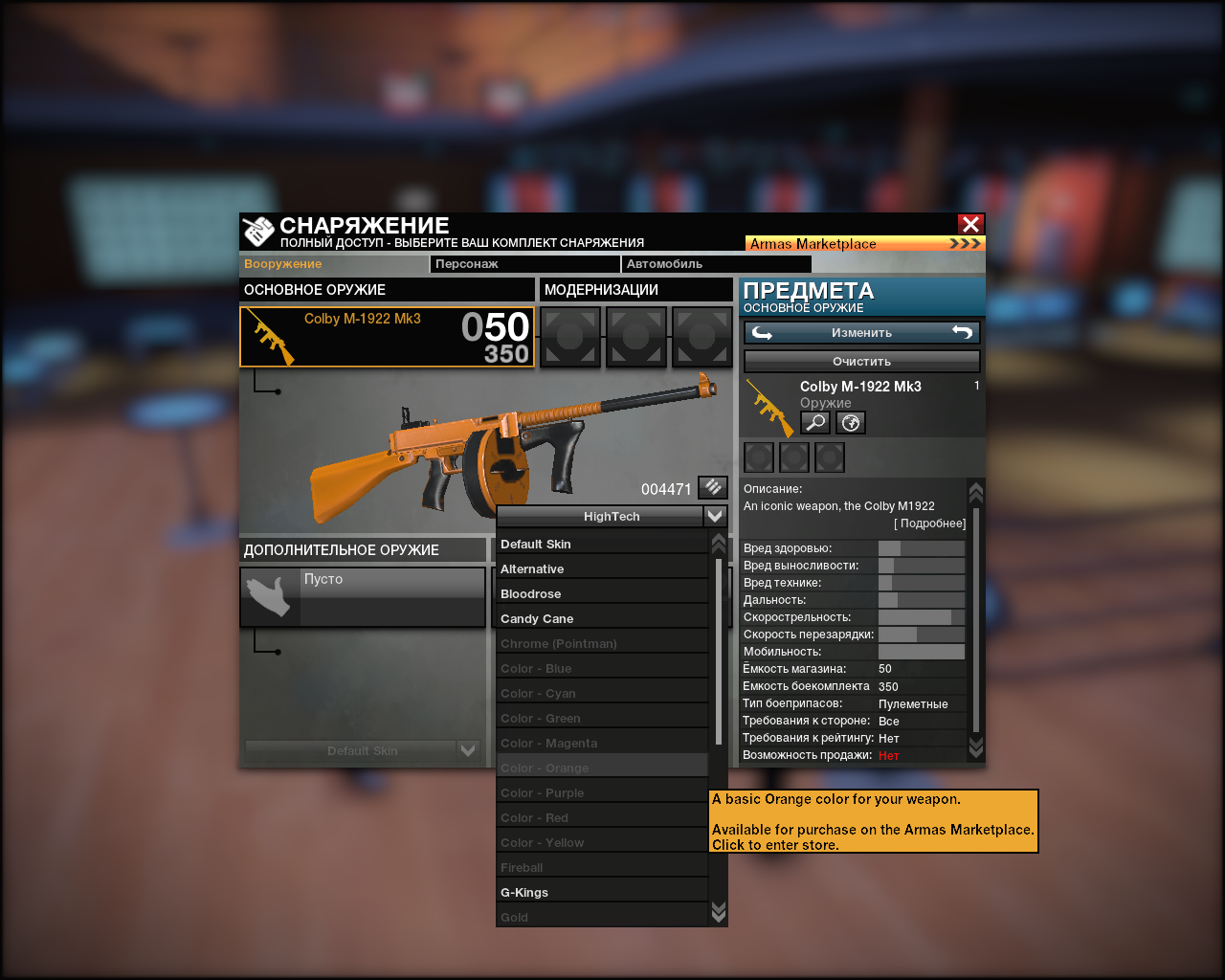Image resolution: width=1225 pixels, height=980 pixels.
Task: Pick the Color - Orange skin entry
Action: pos(602,768)
